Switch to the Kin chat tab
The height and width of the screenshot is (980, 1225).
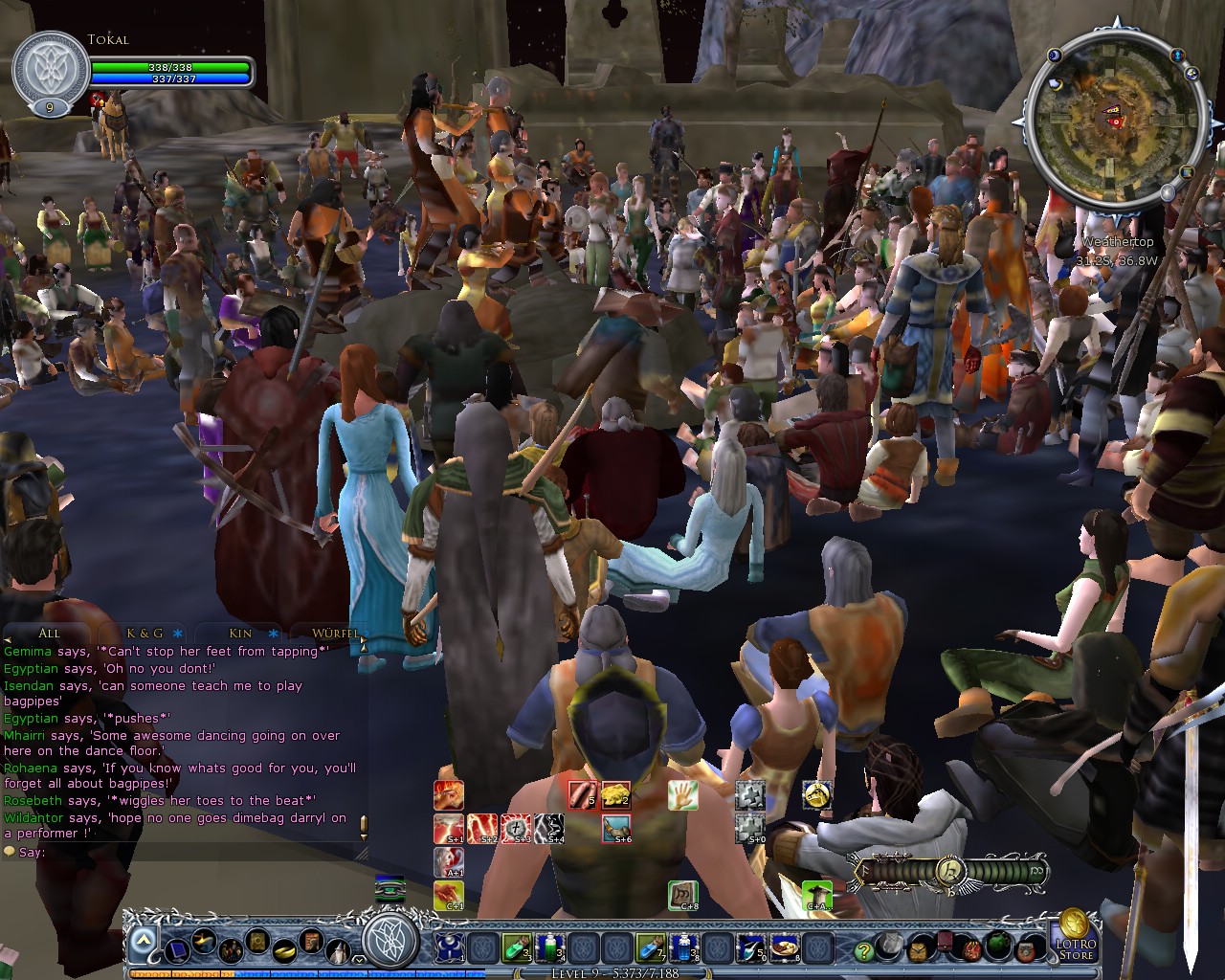(x=240, y=633)
